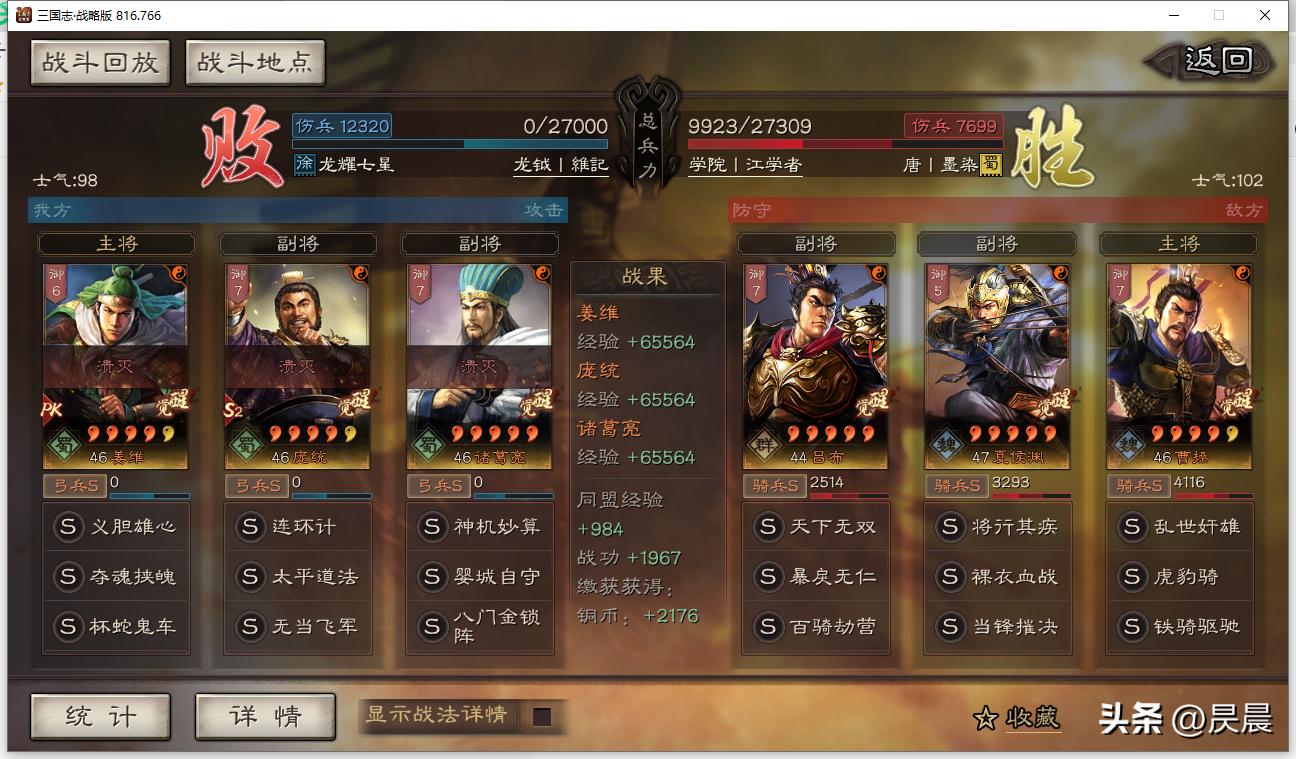Click 曹操's portrait thumbnail
The height and width of the screenshot is (759, 1296).
pos(1177,330)
